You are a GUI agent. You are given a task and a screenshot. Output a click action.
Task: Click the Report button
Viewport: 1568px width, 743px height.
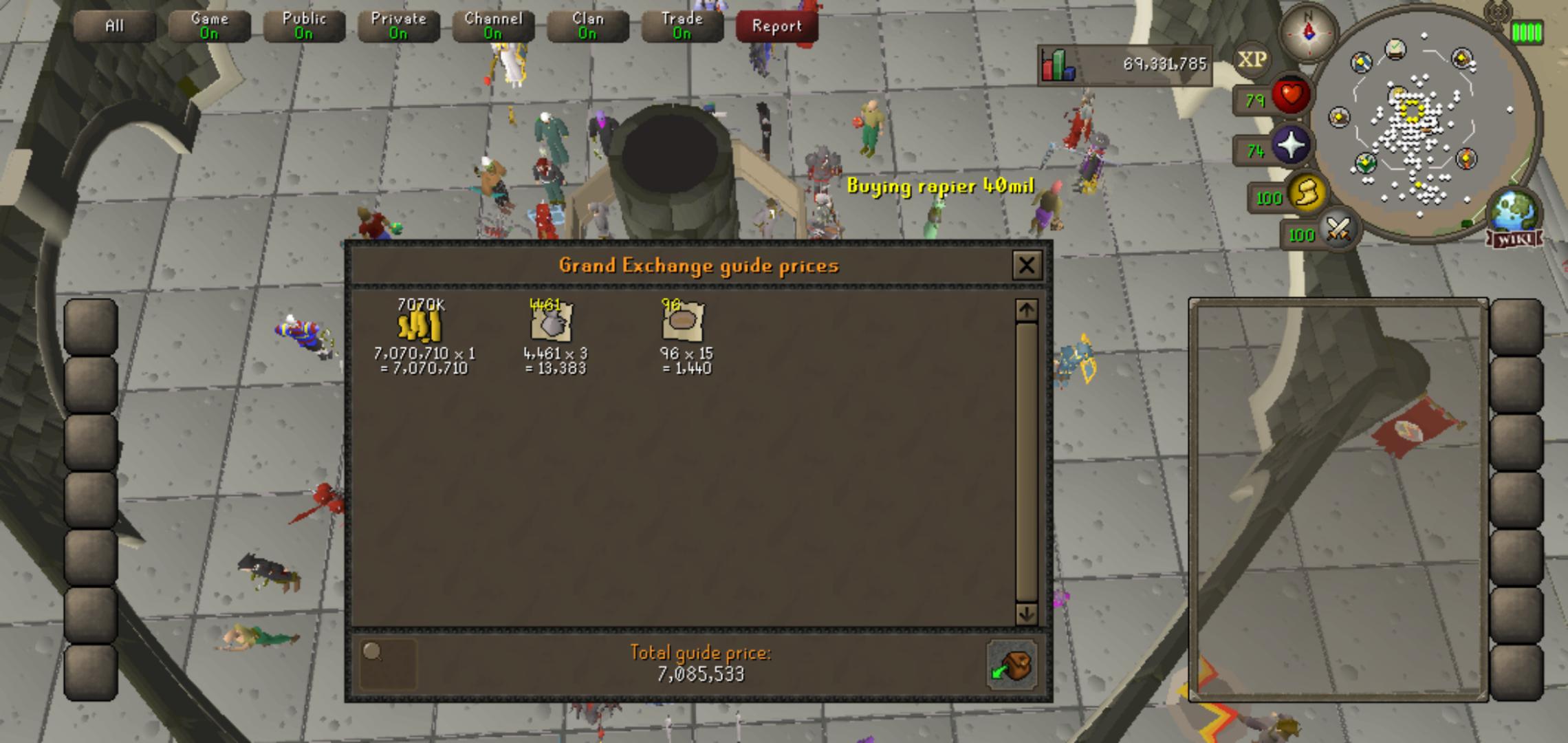(x=777, y=27)
